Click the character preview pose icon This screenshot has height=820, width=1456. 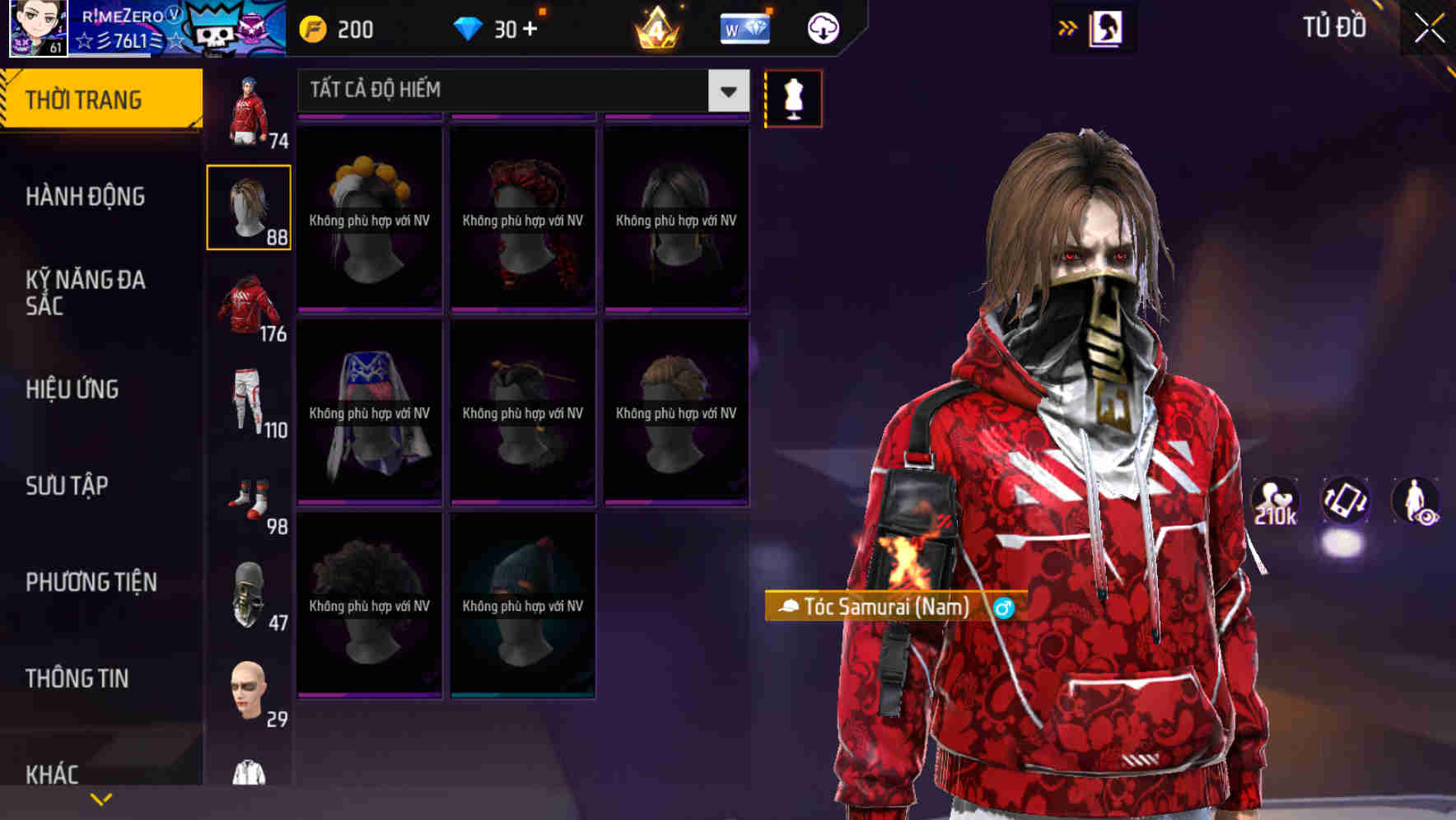click(x=1413, y=501)
